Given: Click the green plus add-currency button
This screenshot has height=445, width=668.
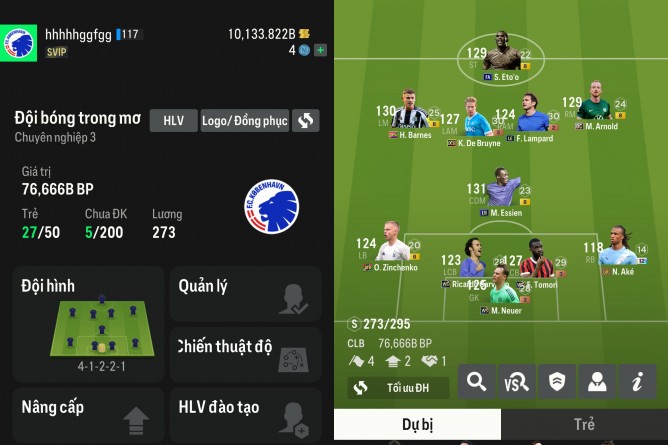Looking at the screenshot, I should (x=320, y=49).
